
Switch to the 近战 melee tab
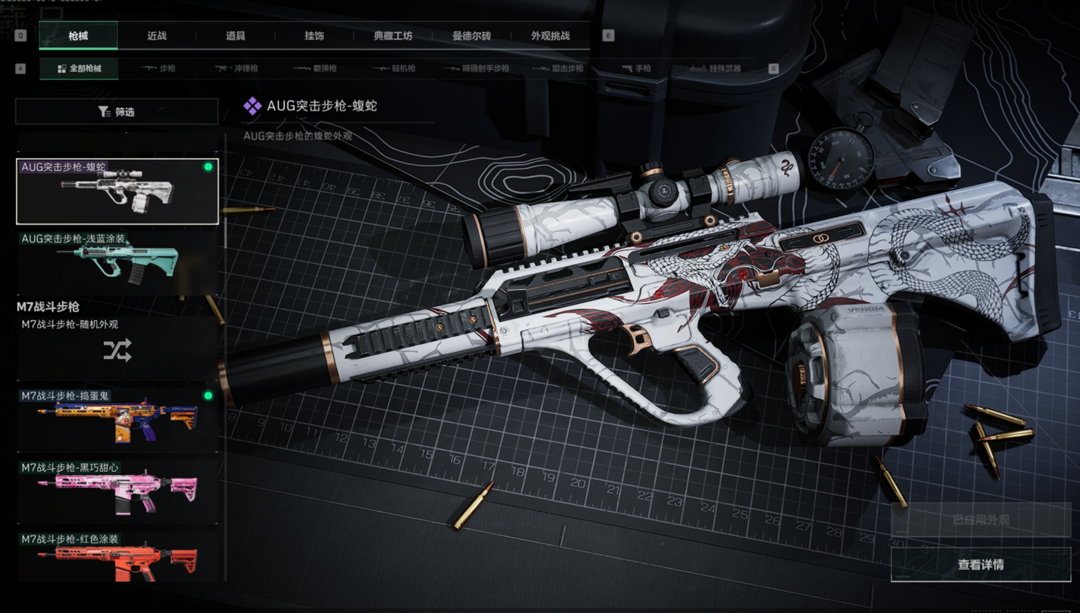[x=157, y=36]
